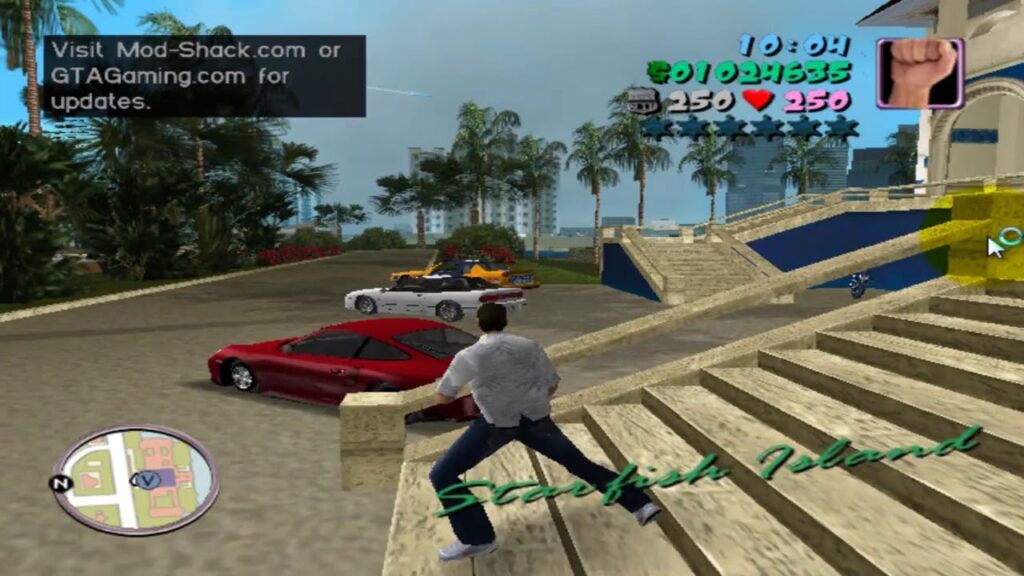The image size is (1024, 576).
Task: Click the circular radar minimap
Action: pyautogui.click(x=135, y=480)
